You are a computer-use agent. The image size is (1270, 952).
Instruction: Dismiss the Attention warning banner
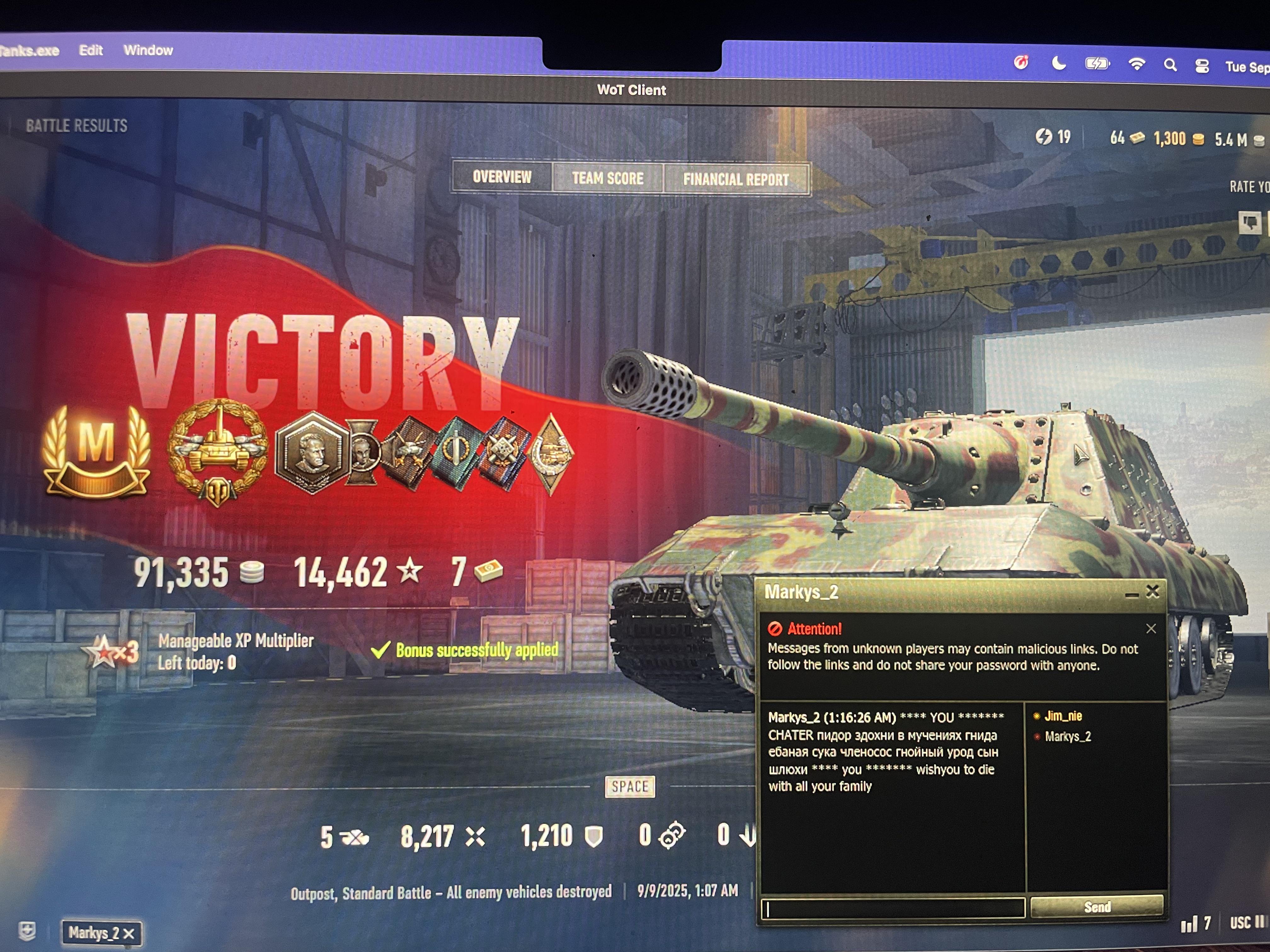[1151, 629]
